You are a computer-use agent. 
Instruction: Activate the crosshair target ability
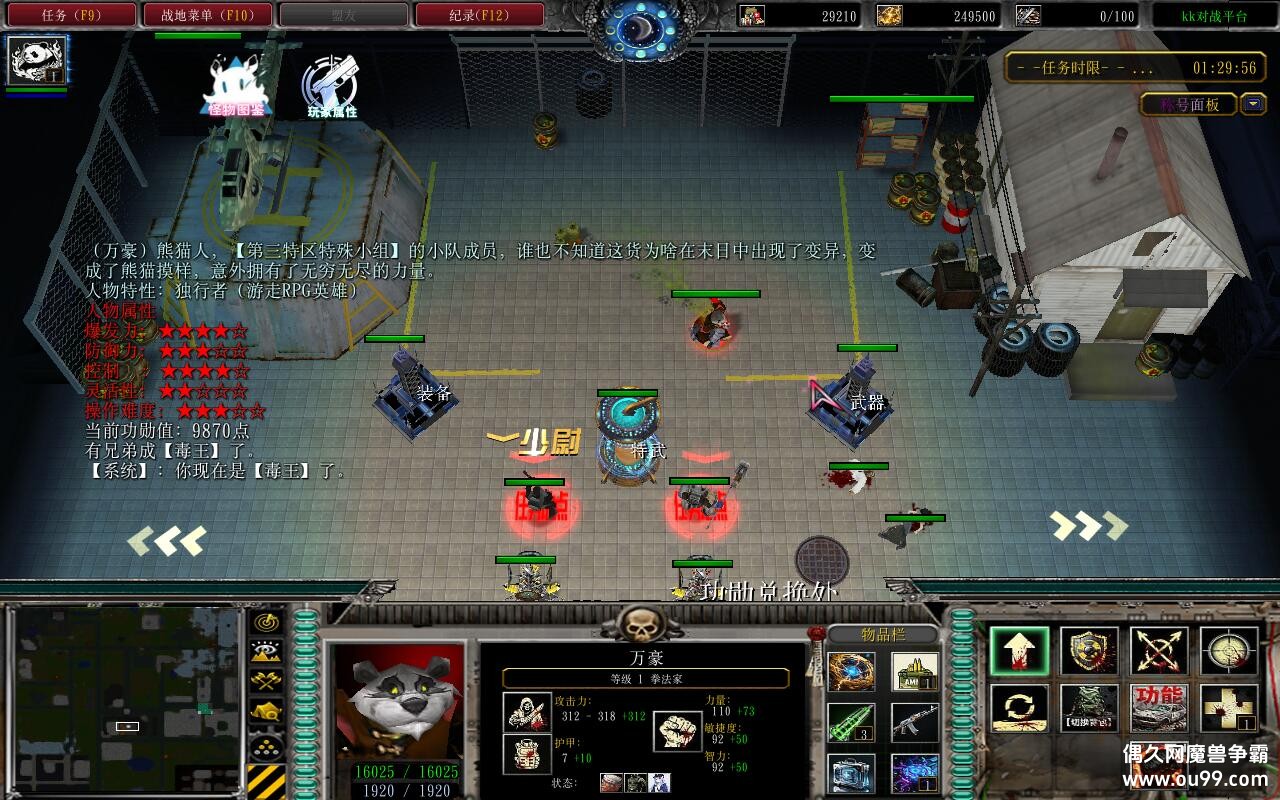pos(1229,651)
